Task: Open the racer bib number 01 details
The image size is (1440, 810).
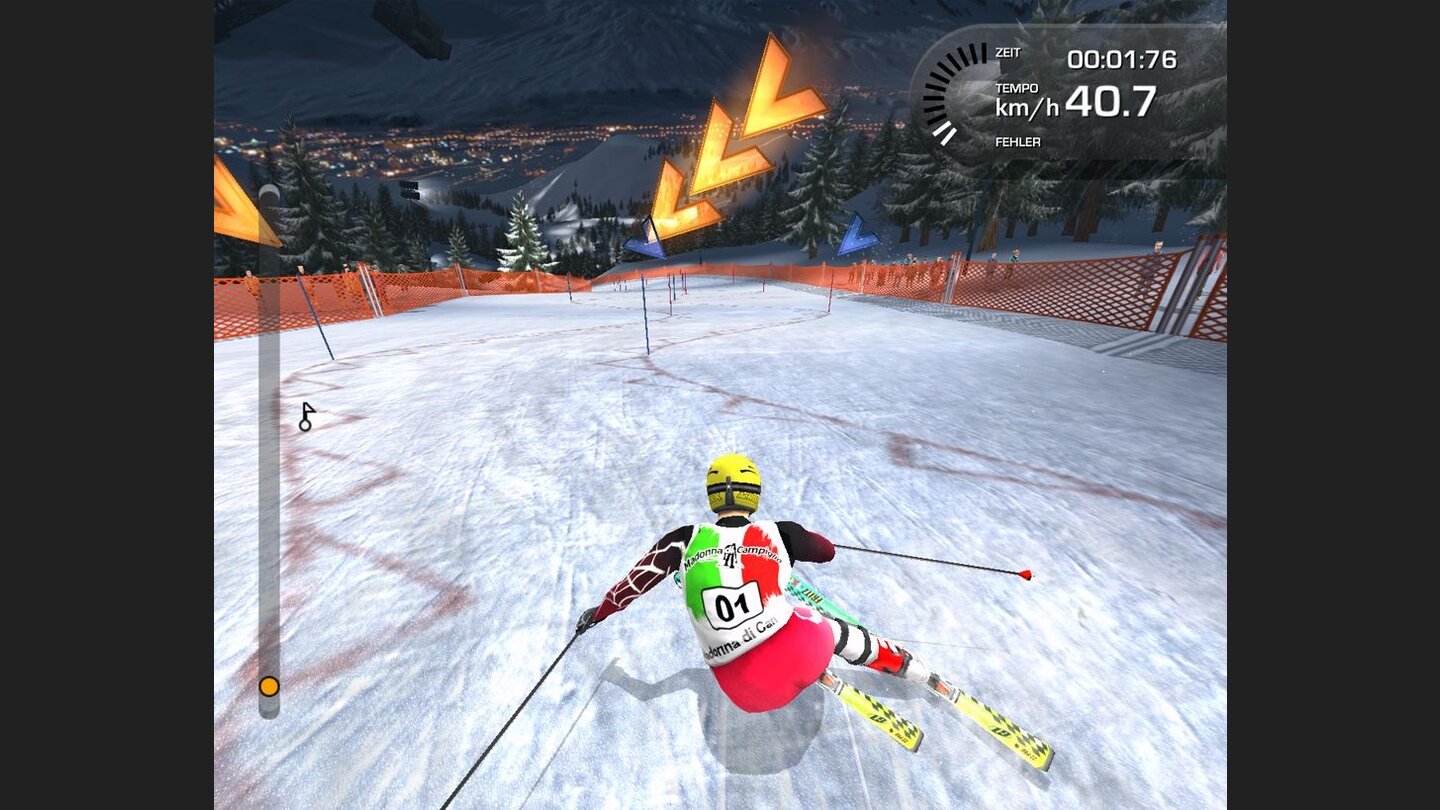Action: coord(730,604)
